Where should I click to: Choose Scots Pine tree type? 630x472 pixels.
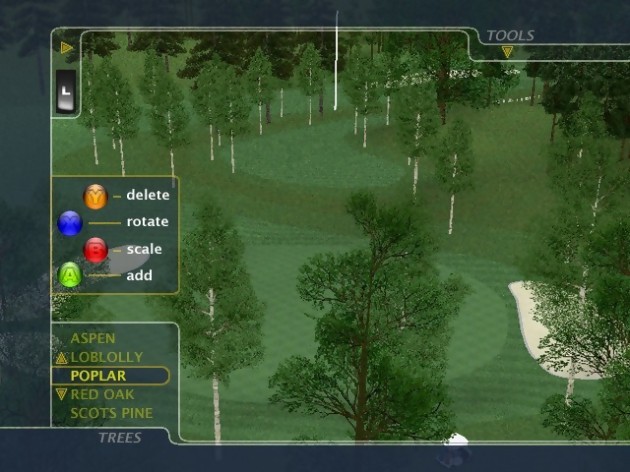point(111,413)
